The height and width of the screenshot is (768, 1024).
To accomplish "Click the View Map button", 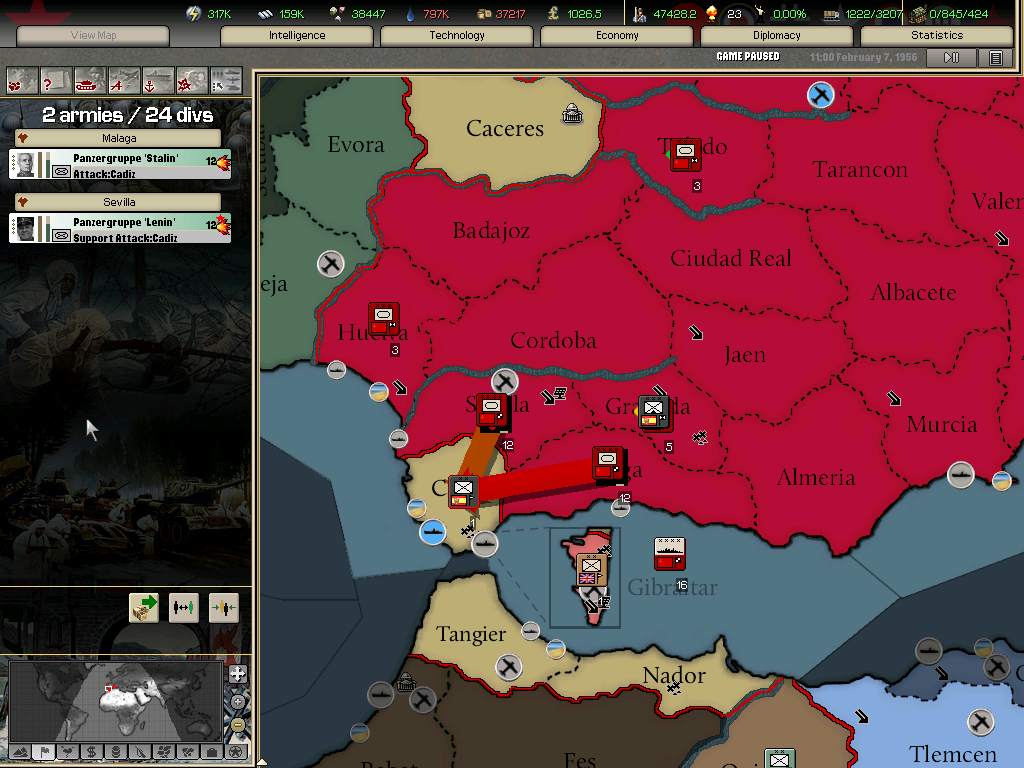I will point(93,36).
